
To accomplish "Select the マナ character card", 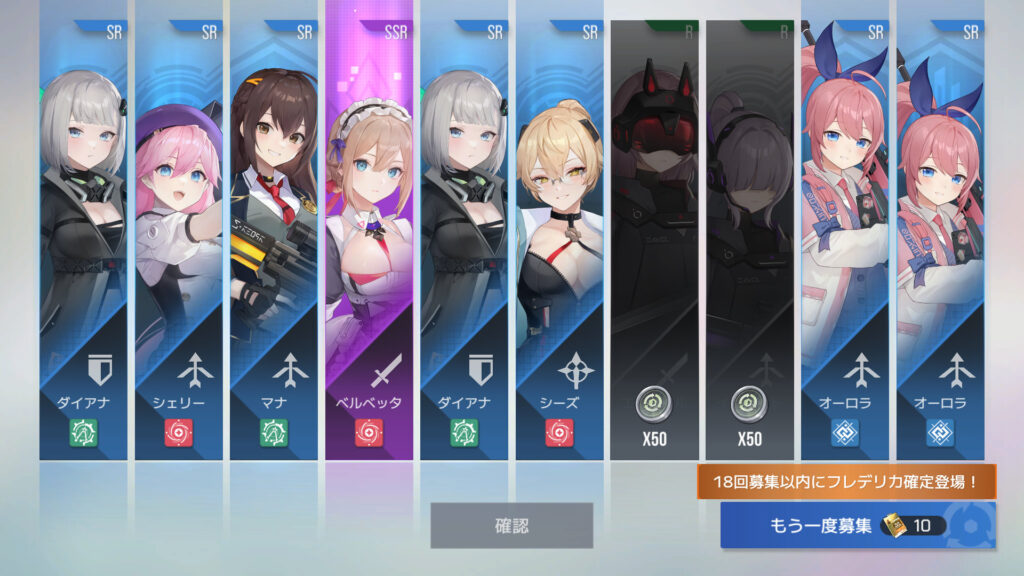I will coord(275,240).
